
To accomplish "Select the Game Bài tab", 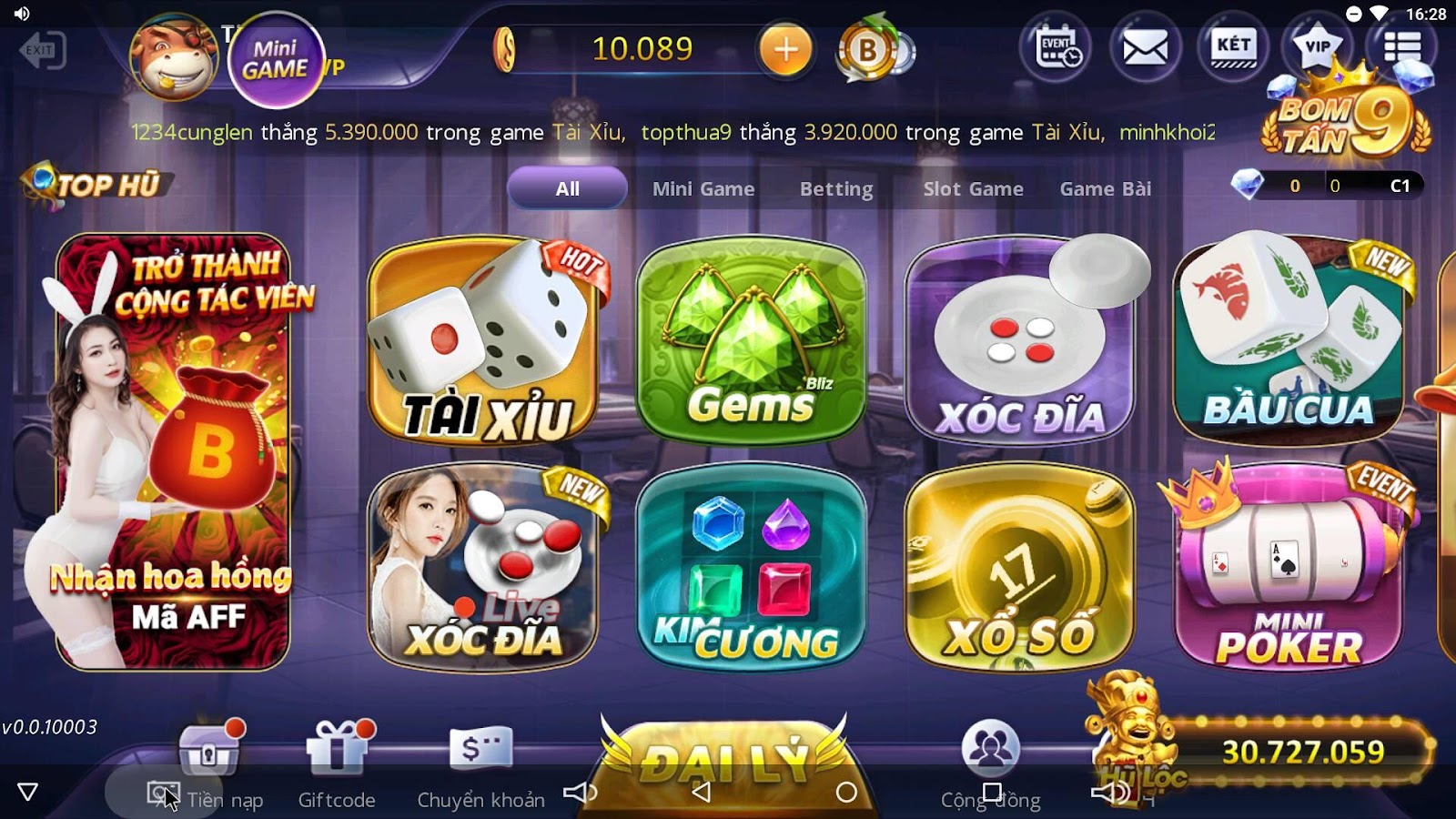I will pos(1104,188).
